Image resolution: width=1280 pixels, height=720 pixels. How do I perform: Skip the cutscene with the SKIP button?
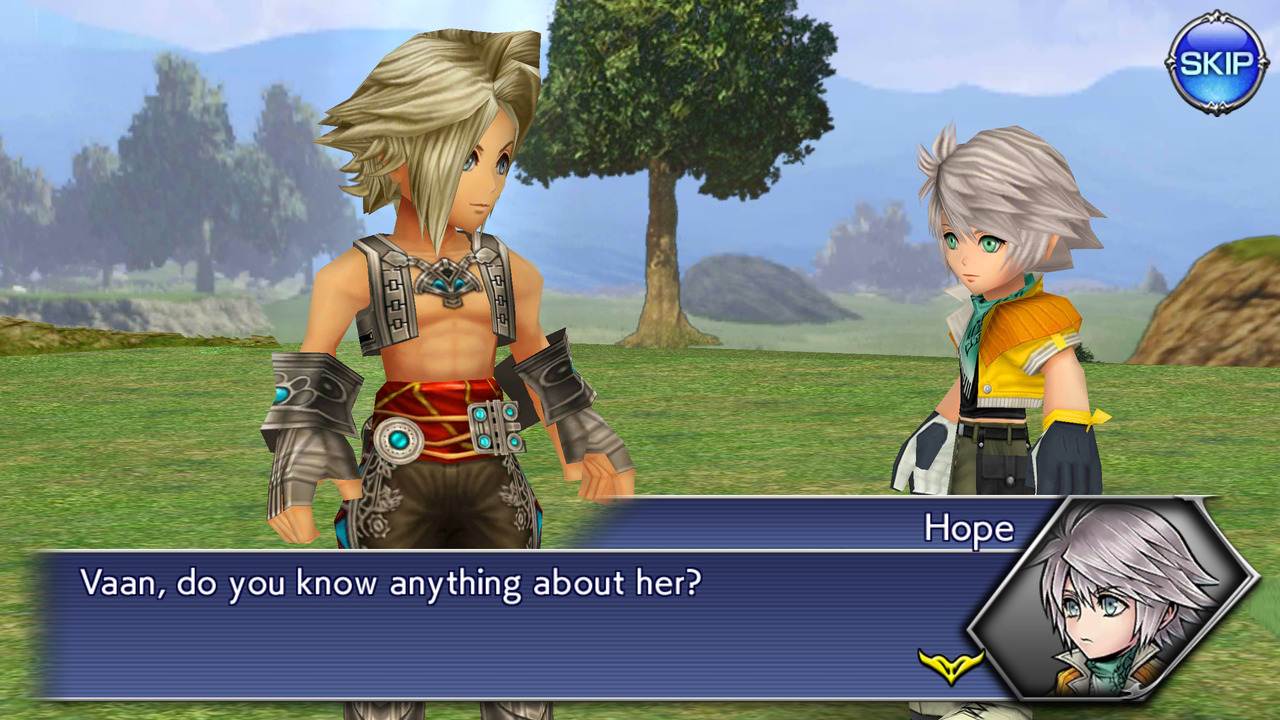point(1216,63)
